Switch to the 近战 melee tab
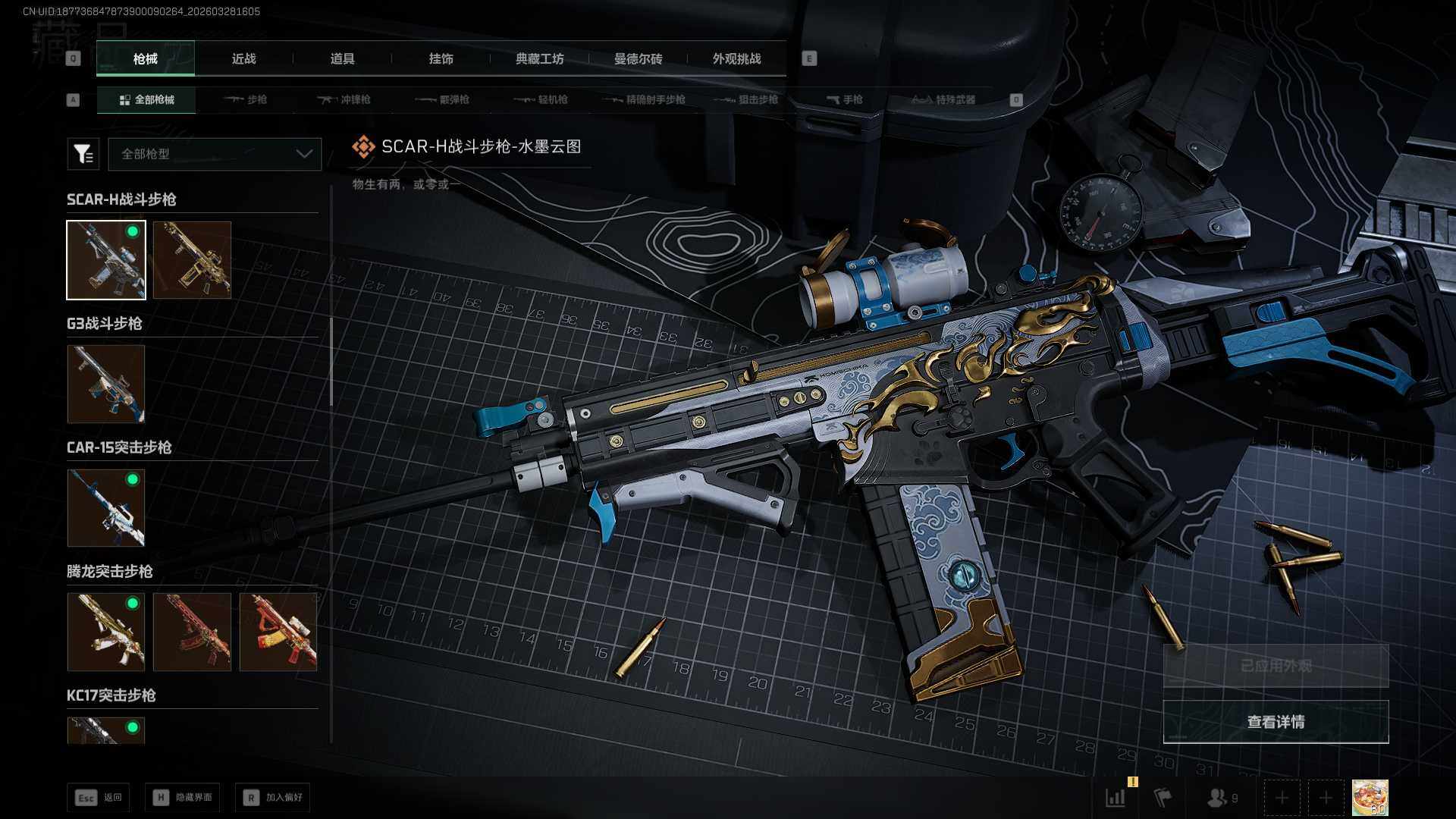 [243, 59]
